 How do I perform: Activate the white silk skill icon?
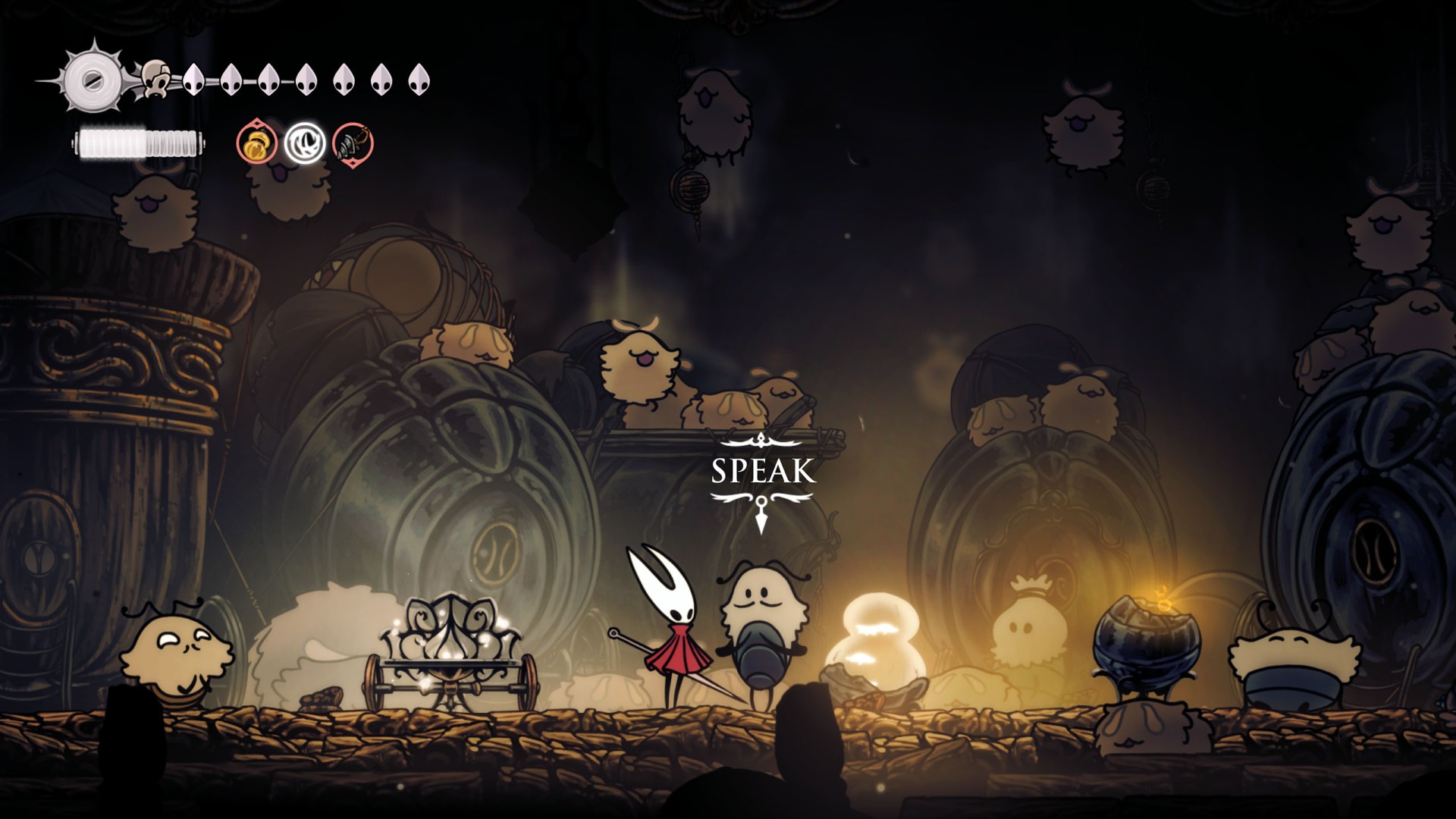tap(305, 143)
